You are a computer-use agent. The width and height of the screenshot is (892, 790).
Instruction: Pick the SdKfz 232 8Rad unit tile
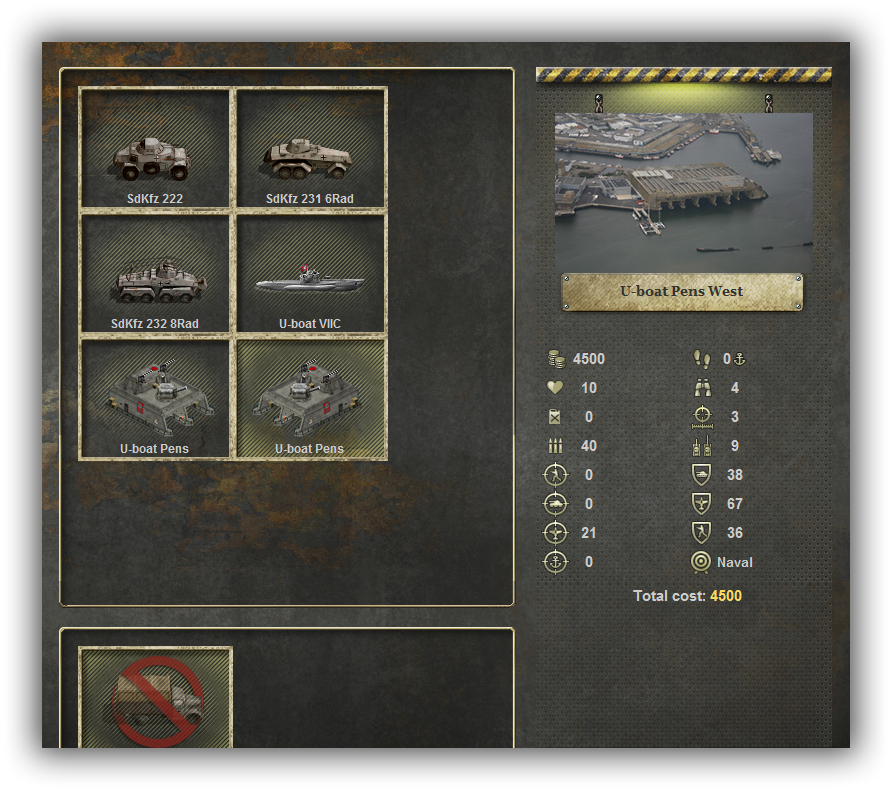(155, 274)
